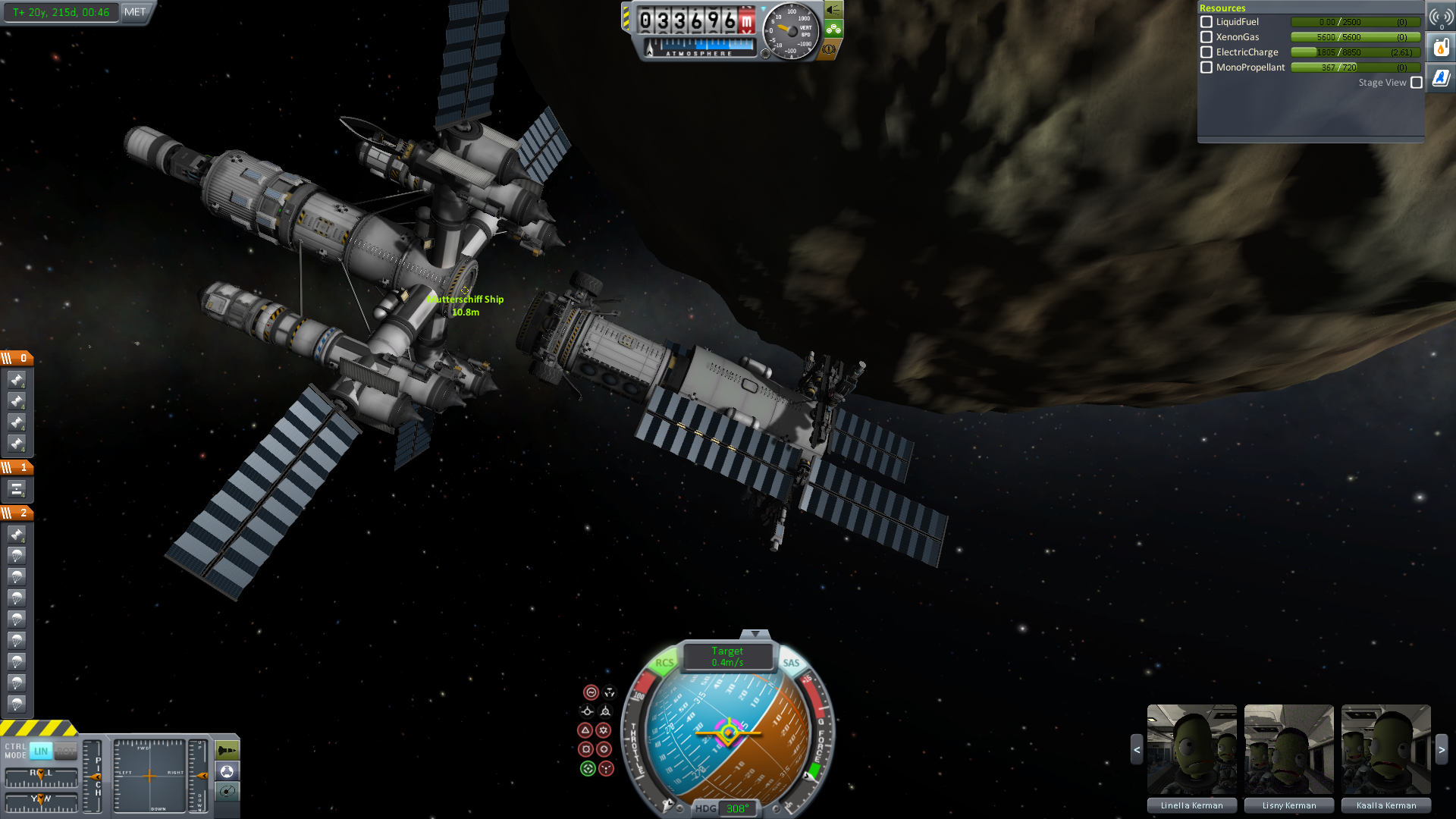Switch the time display using the MET button
This screenshot has height=819, width=1456.
pyautogui.click(x=135, y=12)
